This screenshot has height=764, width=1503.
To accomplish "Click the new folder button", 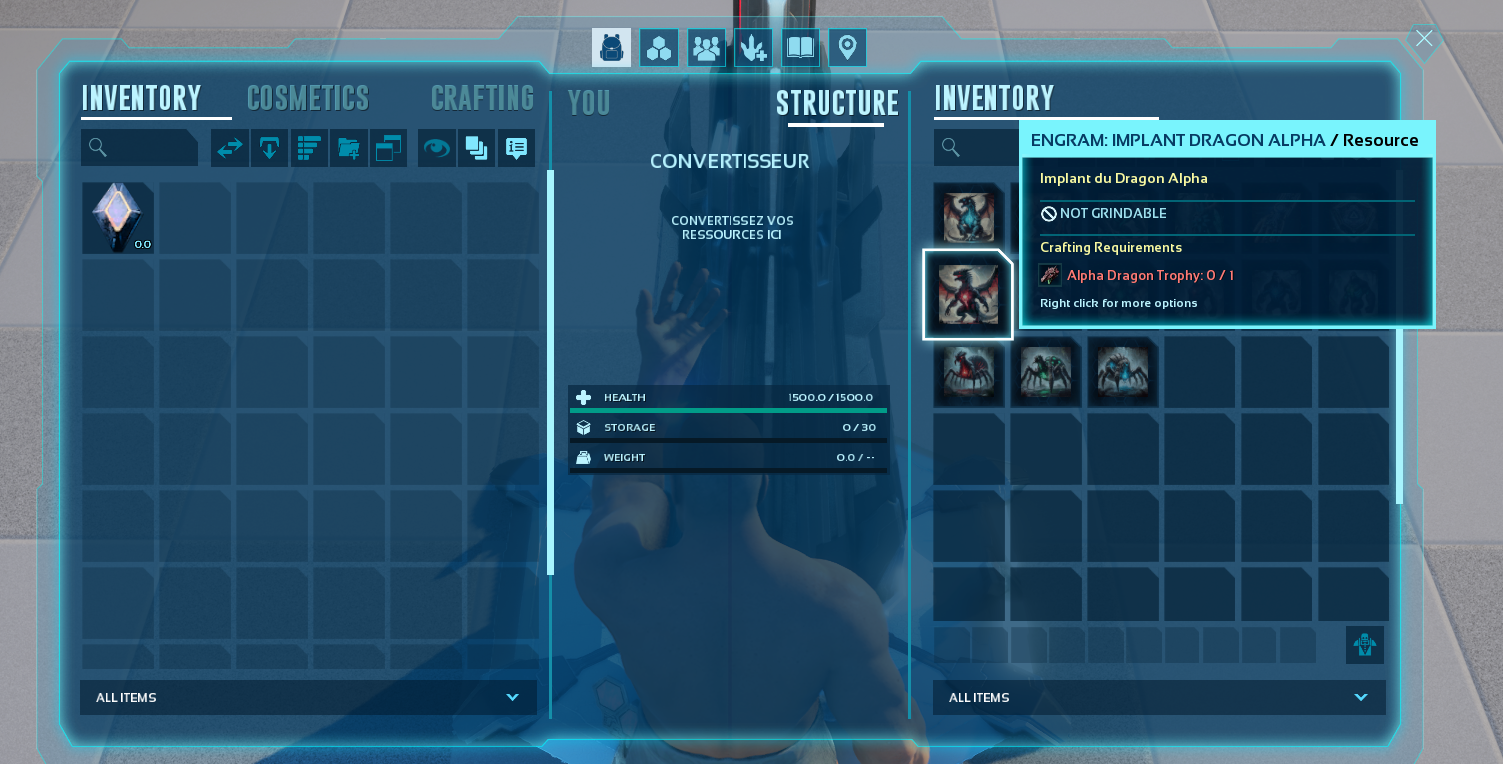I will pos(349,148).
